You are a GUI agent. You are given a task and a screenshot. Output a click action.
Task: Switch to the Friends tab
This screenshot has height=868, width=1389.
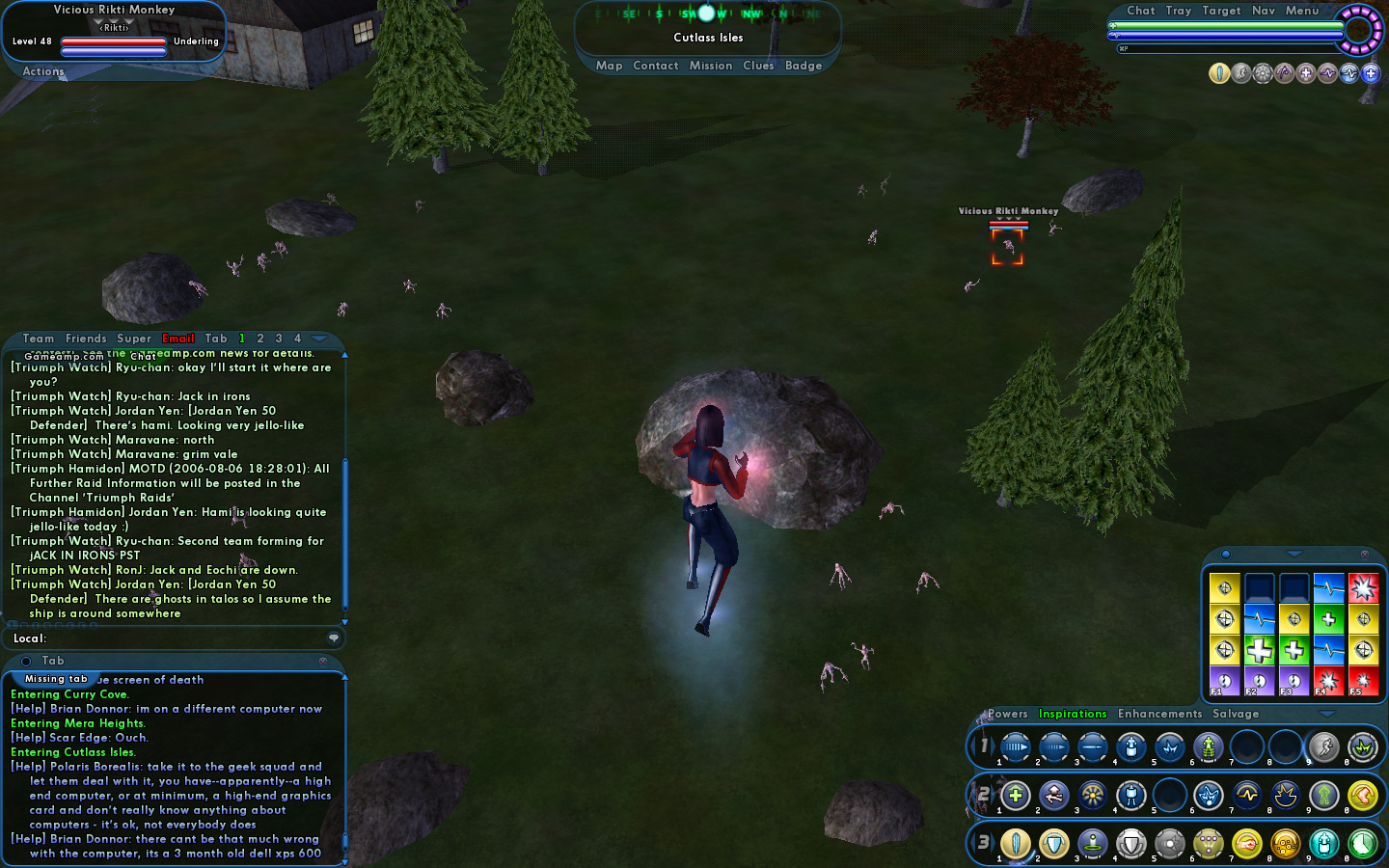pyautogui.click(x=86, y=339)
